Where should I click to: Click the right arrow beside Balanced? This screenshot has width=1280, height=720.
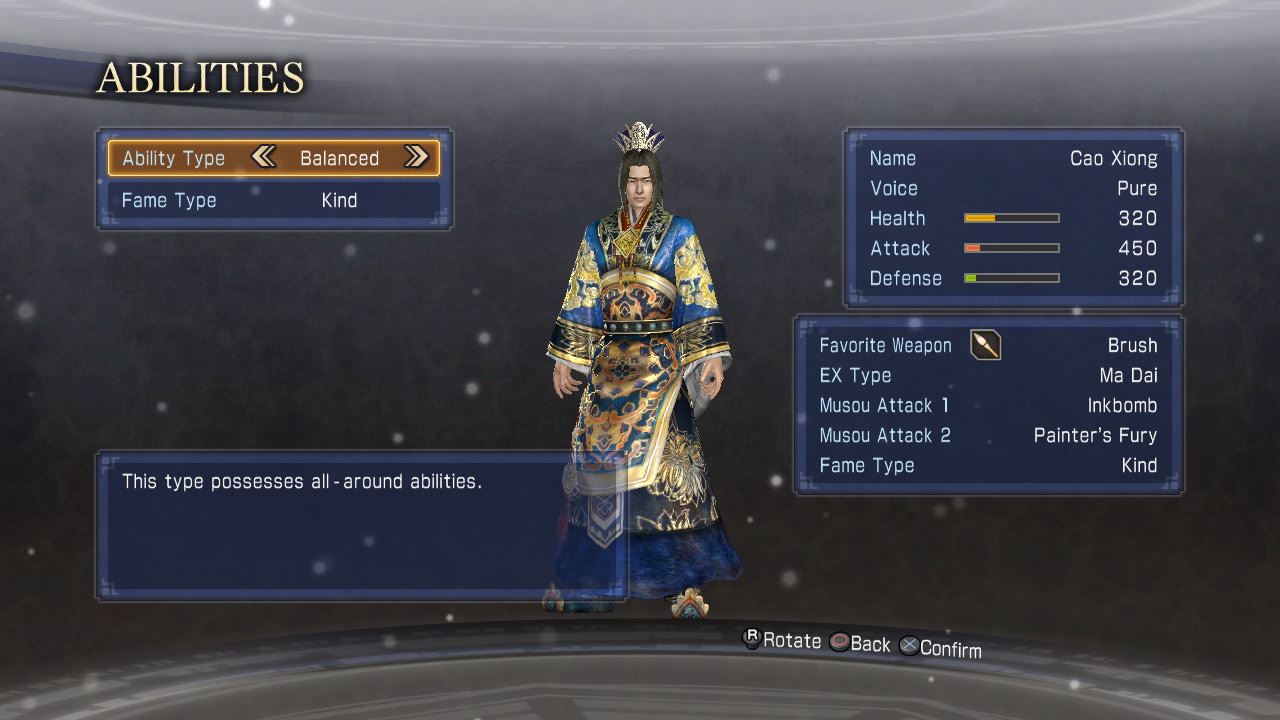click(x=416, y=157)
